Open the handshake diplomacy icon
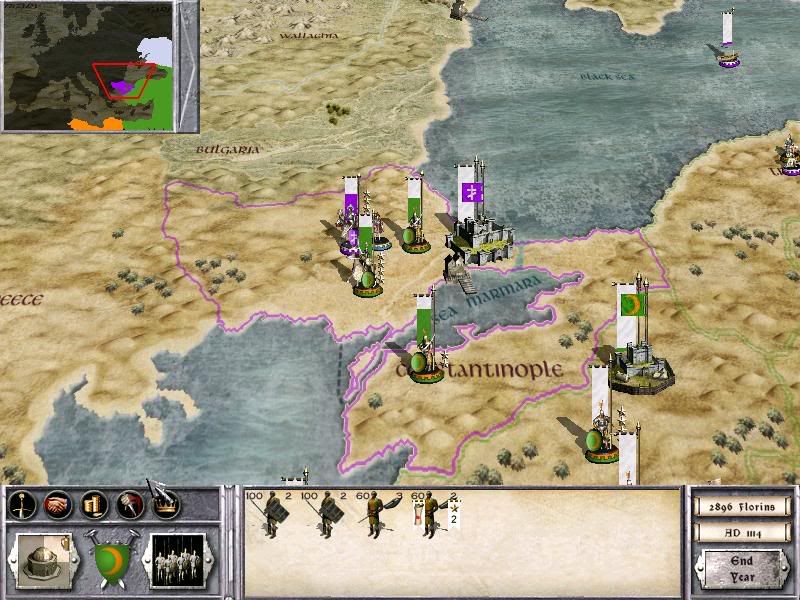This screenshot has height=600, width=800. coord(58,505)
